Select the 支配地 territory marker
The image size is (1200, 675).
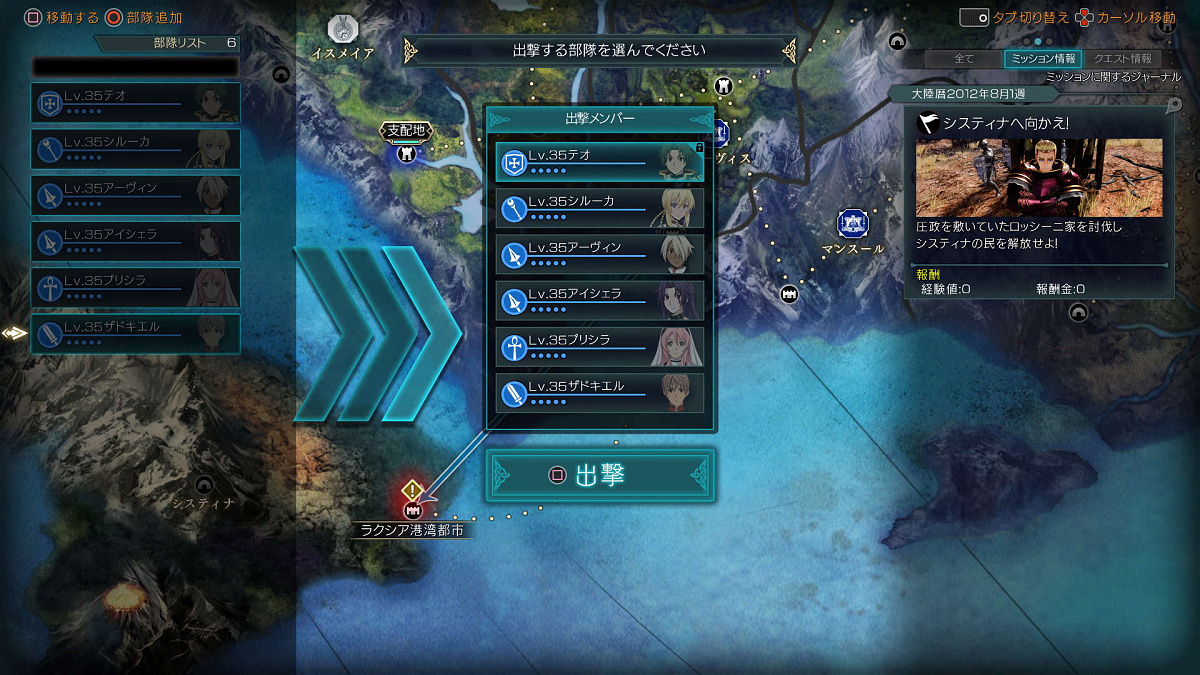[406, 153]
